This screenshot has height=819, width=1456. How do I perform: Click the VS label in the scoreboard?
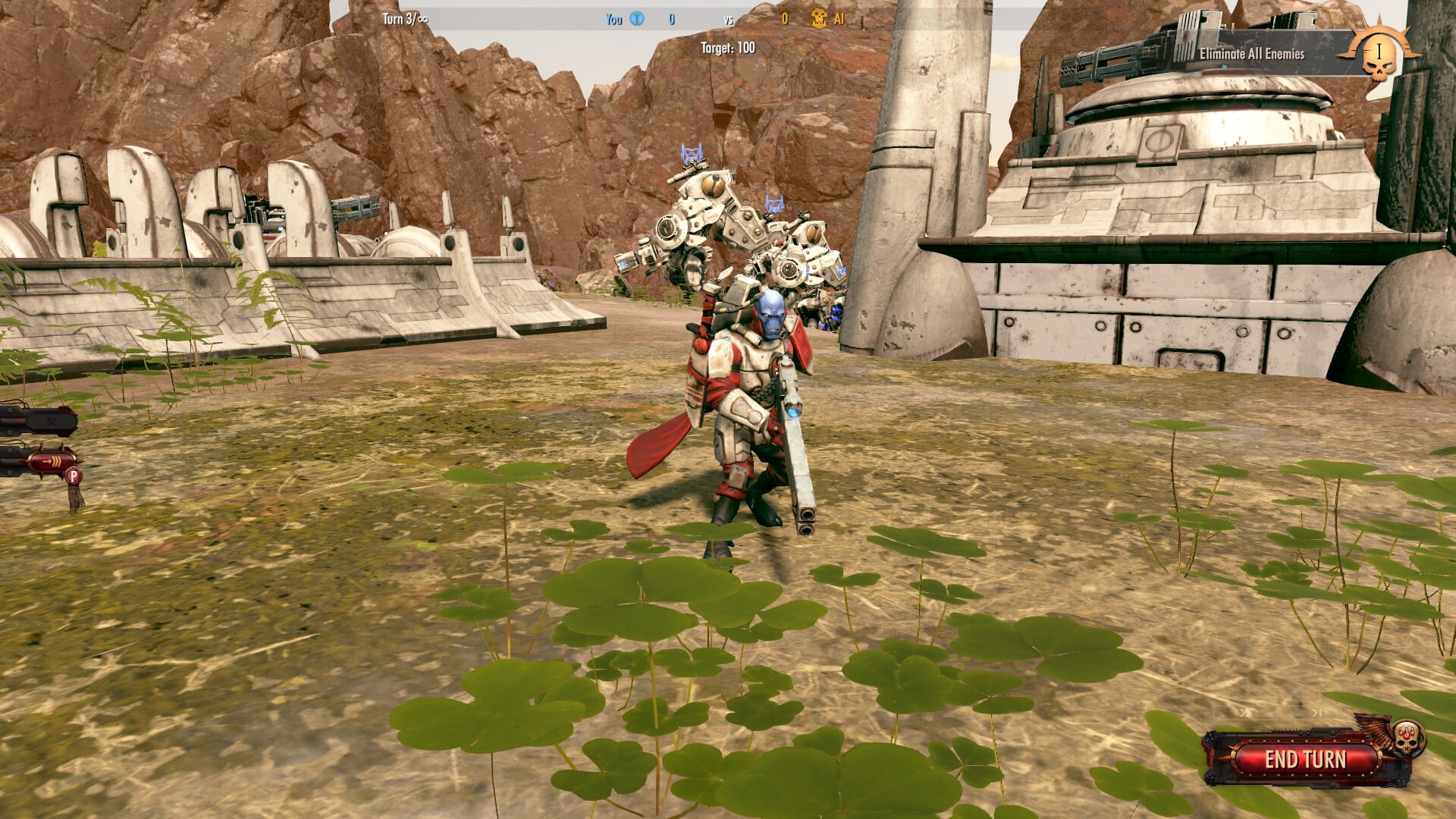(x=728, y=20)
